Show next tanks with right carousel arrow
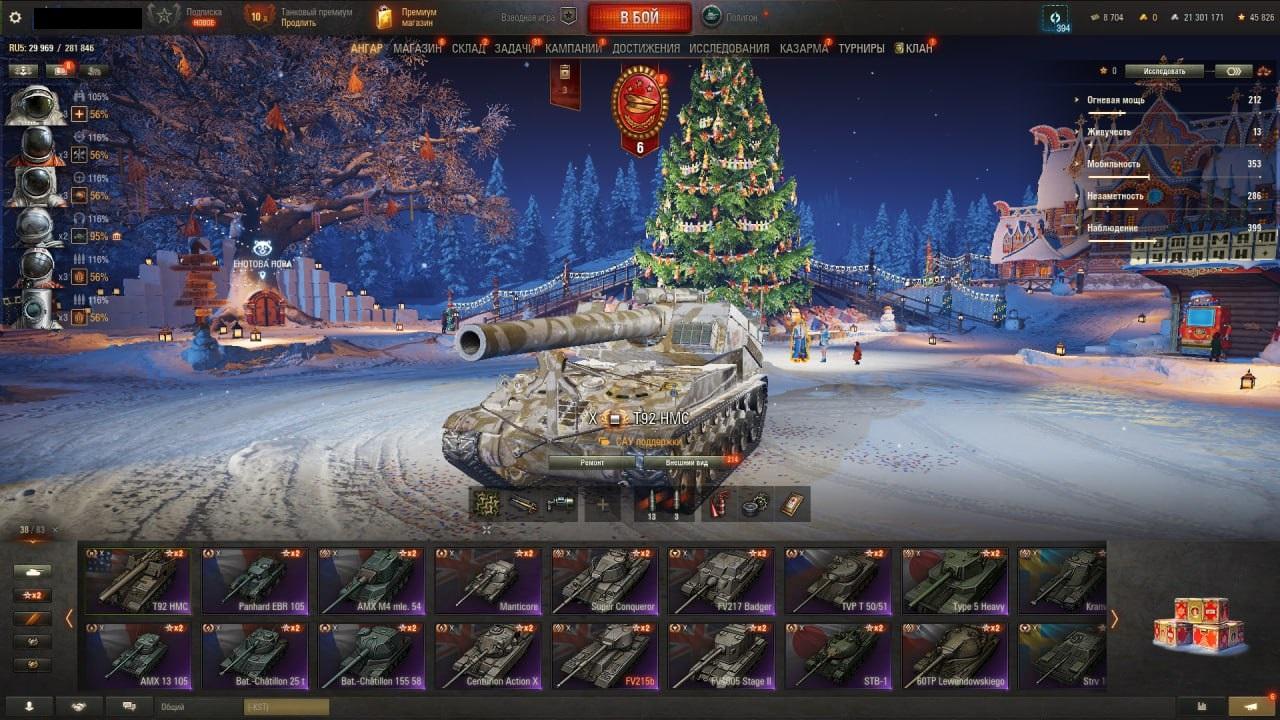Screen dimensions: 1280x720 tap(1114, 619)
